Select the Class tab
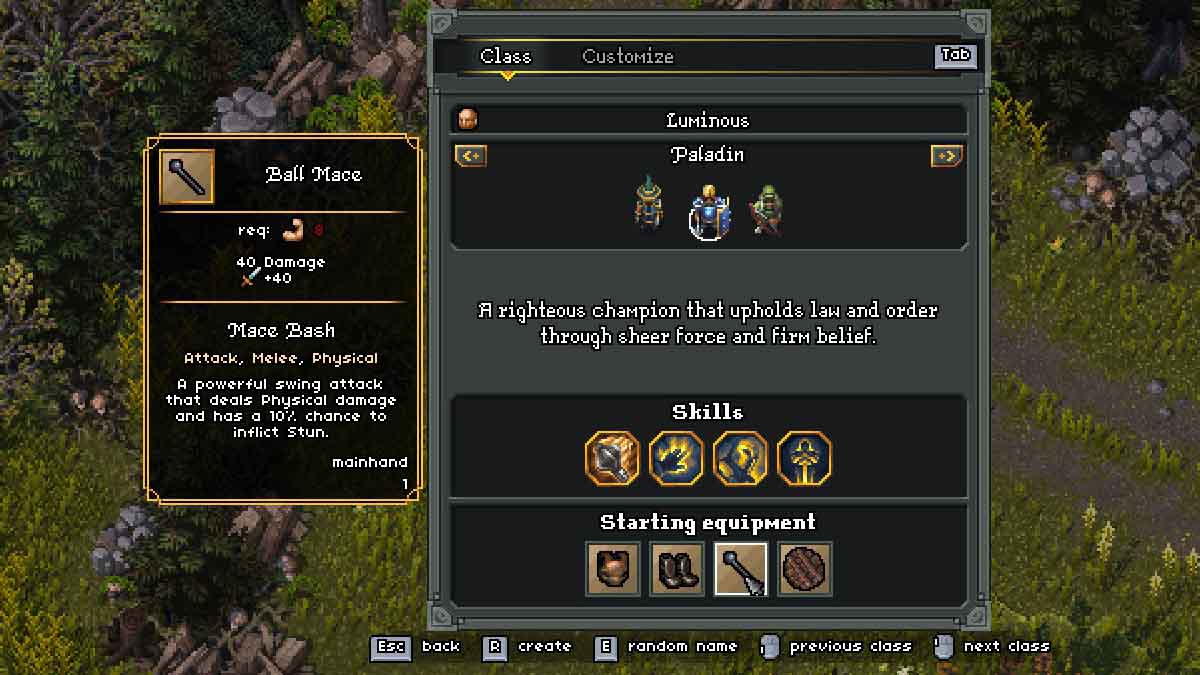The width and height of the screenshot is (1200, 675). pos(505,57)
